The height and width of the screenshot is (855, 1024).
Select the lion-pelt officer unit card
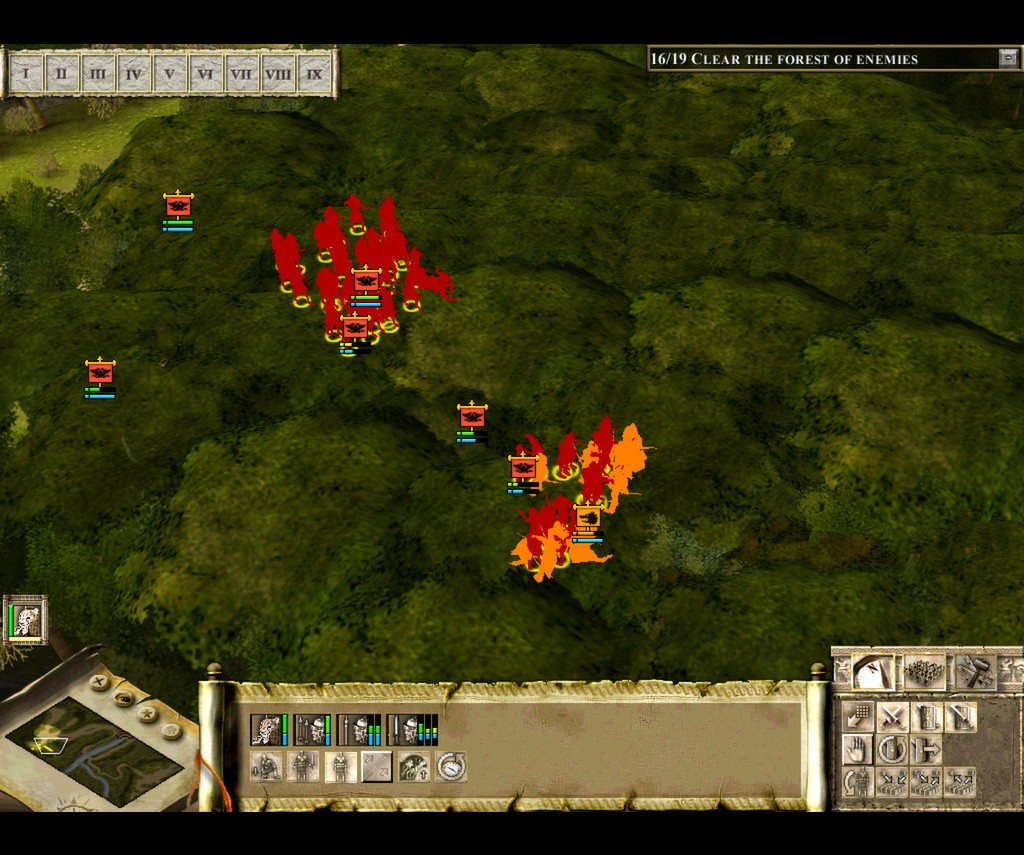click(266, 730)
